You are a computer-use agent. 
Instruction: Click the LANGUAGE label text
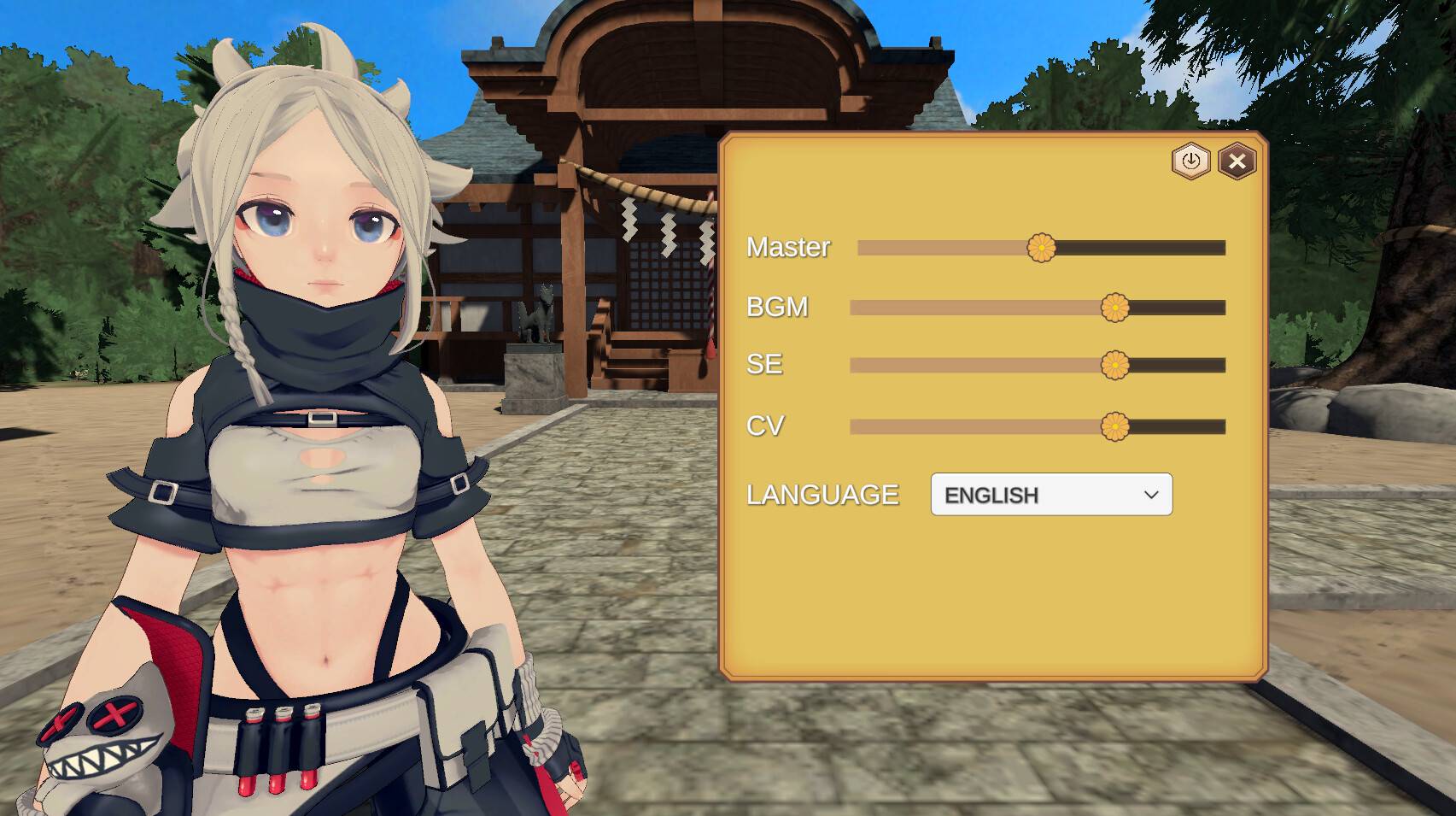point(822,494)
